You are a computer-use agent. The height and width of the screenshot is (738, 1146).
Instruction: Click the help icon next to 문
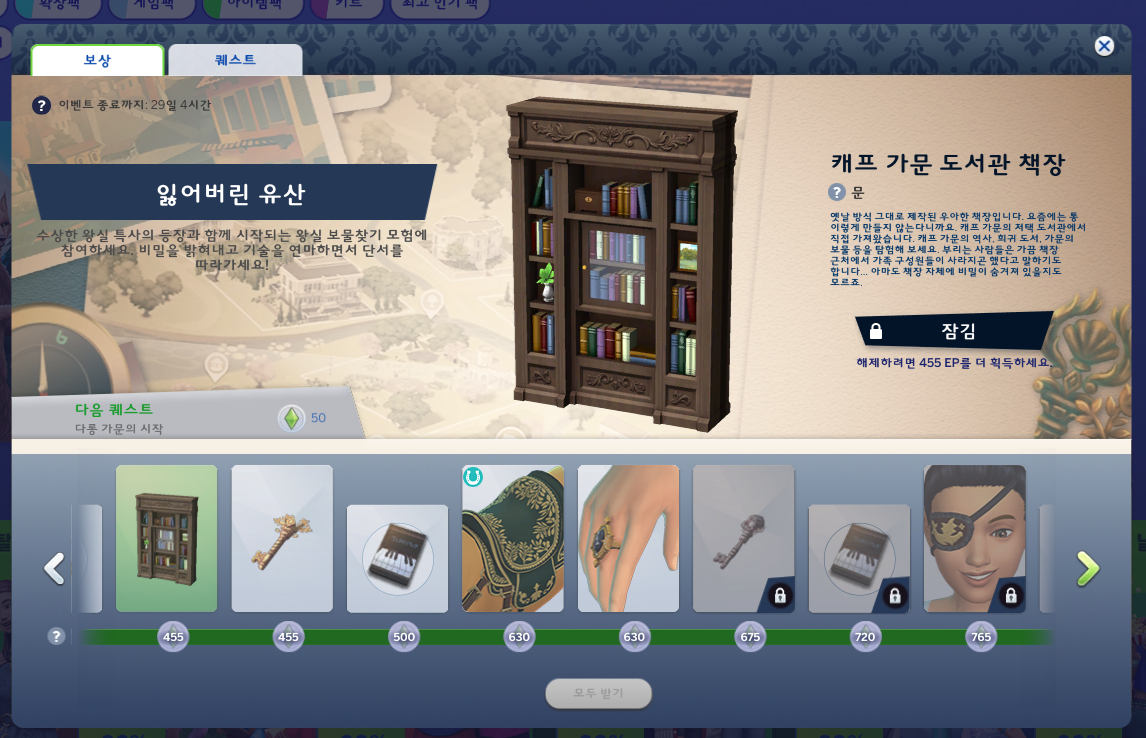pos(837,192)
